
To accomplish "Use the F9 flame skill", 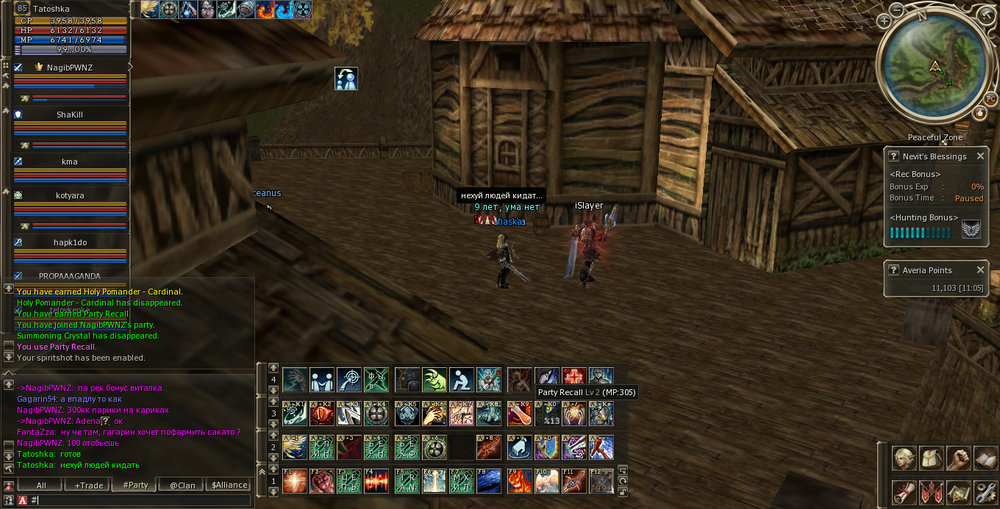I will (x=518, y=481).
